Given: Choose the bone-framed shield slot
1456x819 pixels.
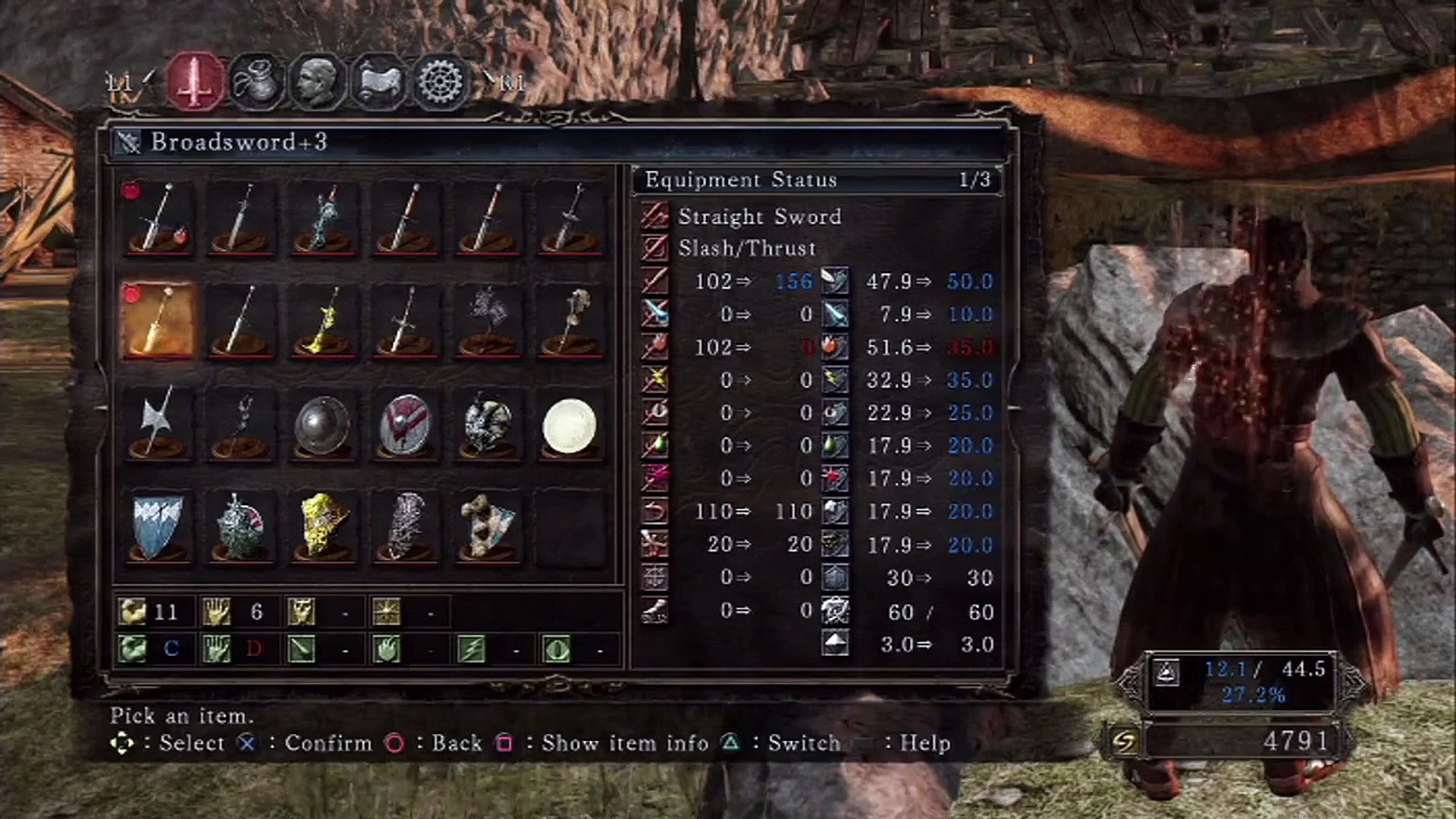Looking at the screenshot, I should (x=488, y=527).
